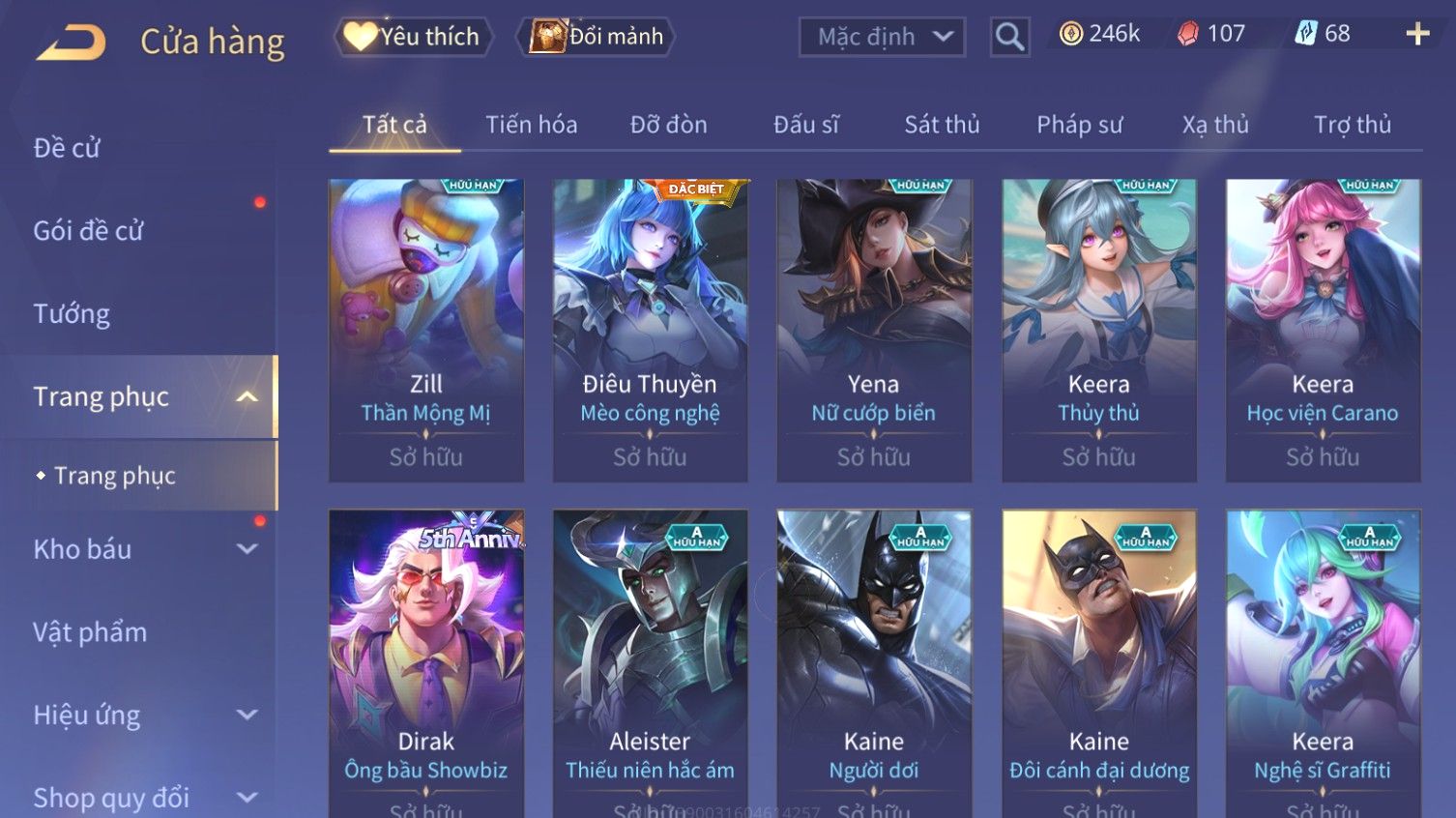
Task: Open the Tướng heroes section
Action: tap(72, 314)
